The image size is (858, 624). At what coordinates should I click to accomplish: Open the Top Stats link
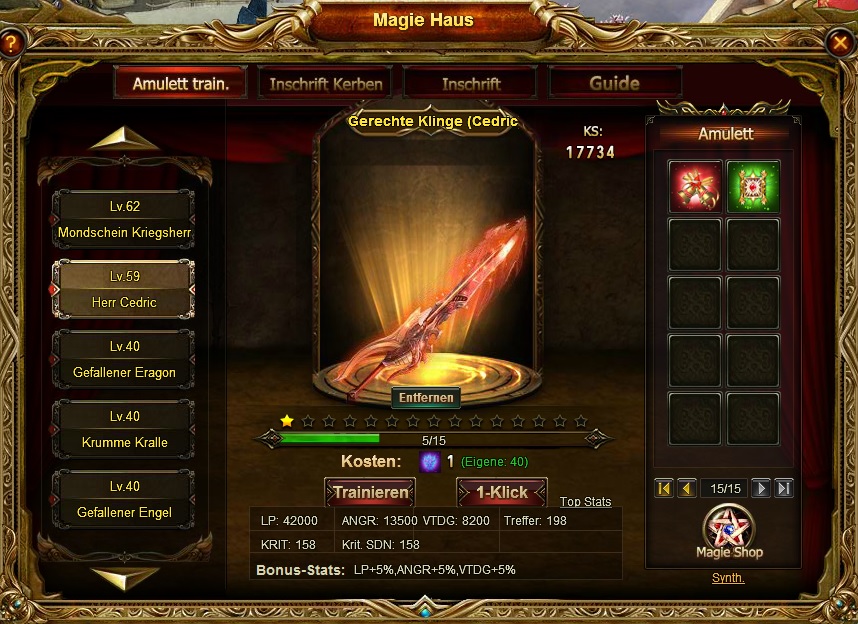(x=585, y=502)
